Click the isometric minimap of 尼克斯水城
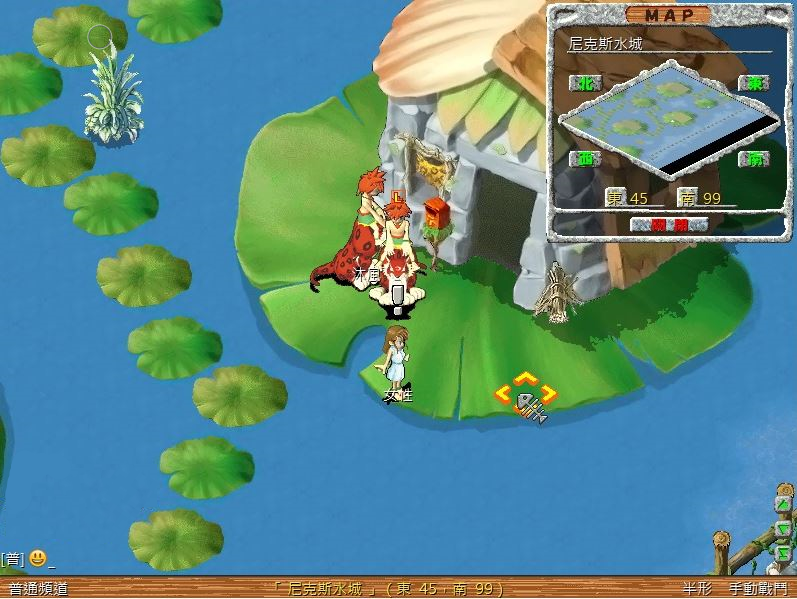The height and width of the screenshot is (599, 797). (668, 122)
